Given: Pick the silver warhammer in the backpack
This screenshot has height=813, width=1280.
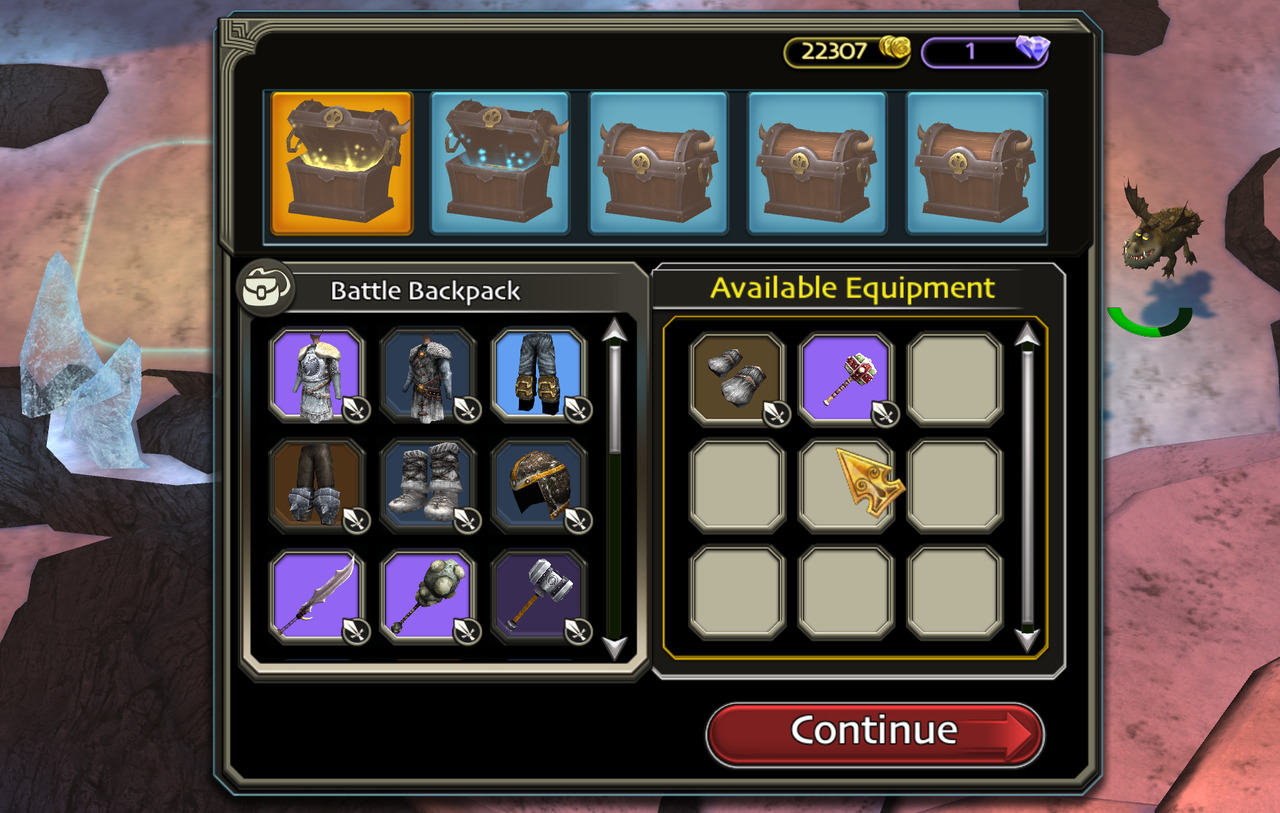Looking at the screenshot, I should pyautogui.click(x=539, y=596).
